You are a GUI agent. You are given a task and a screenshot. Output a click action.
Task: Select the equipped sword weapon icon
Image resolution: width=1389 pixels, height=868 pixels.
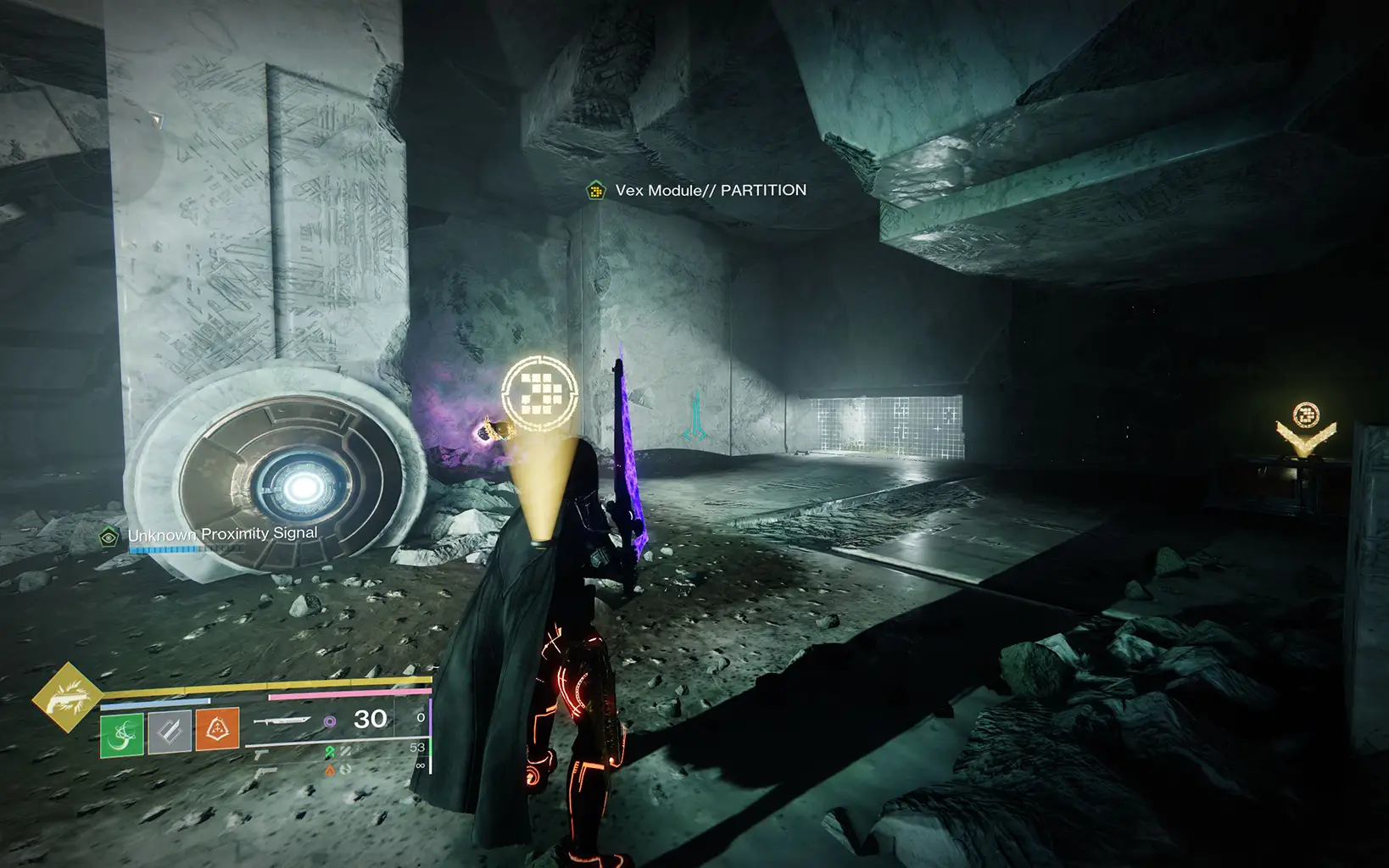pyautogui.click(x=281, y=721)
